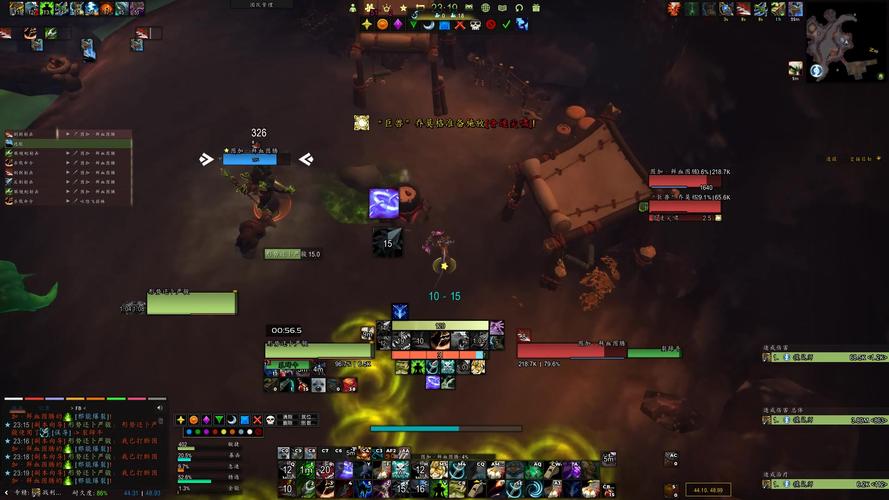Clear markers with the red prohibition icon
The image size is (889, 500).
point(490,24)
